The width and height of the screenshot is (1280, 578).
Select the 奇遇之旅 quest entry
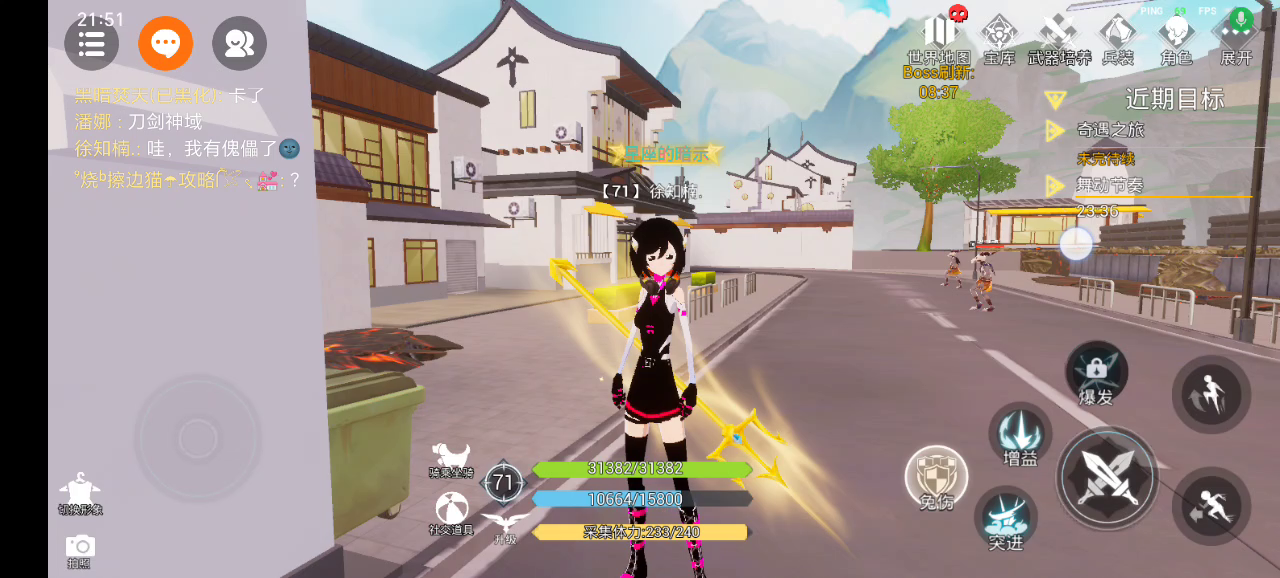(x=1110, y=130)
